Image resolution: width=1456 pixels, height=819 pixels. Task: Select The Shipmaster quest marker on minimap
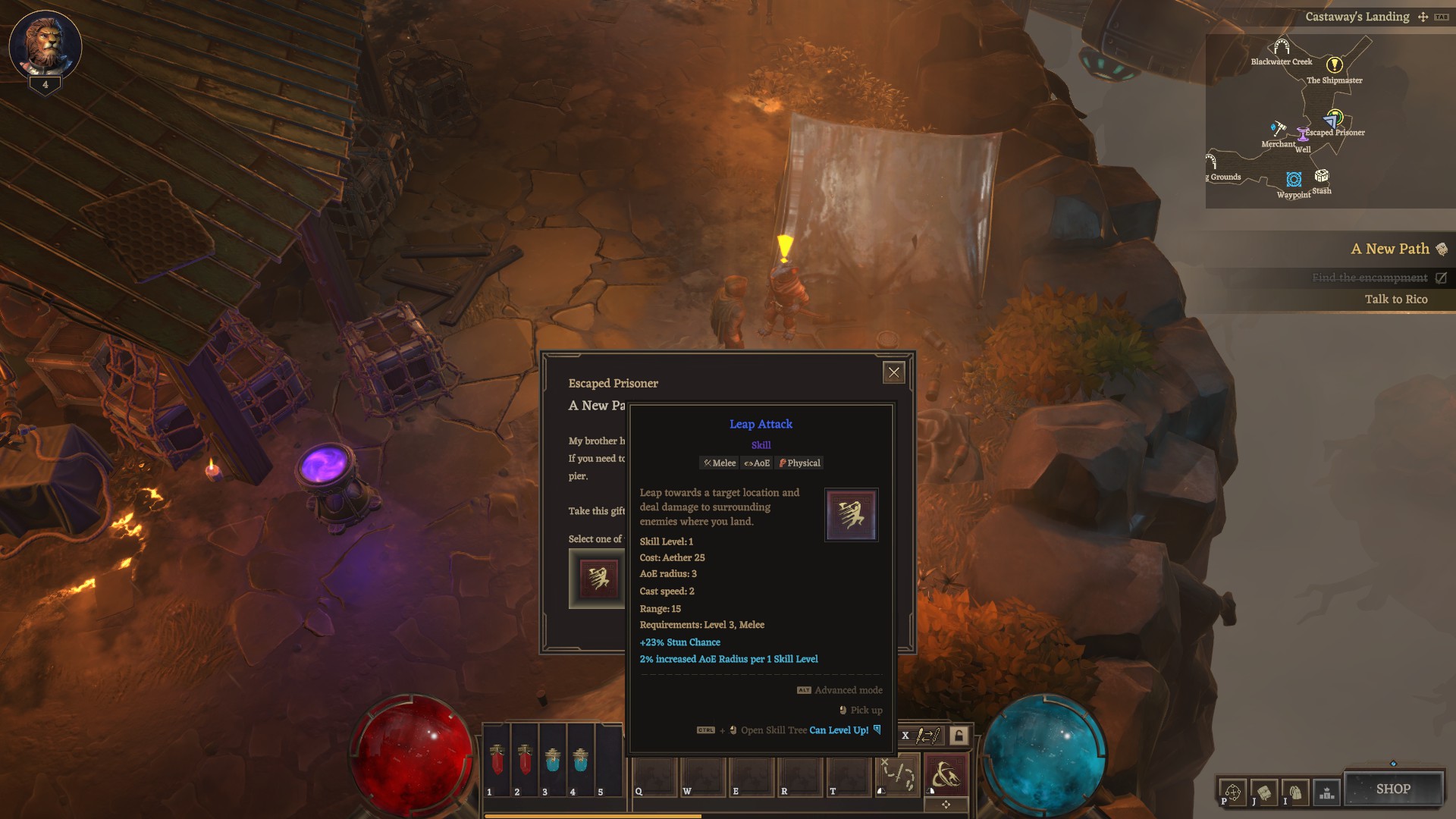(x=1334, y=65)
